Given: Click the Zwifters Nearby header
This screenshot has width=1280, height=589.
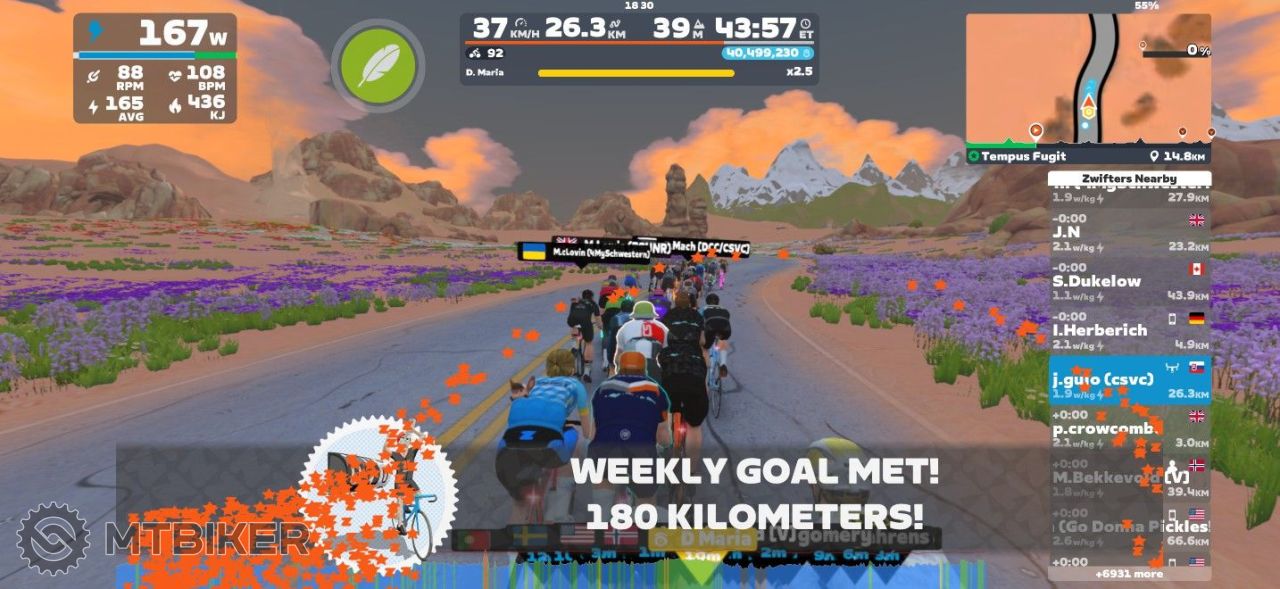Looking at the screenshot, I should (x=1128, y=179).
